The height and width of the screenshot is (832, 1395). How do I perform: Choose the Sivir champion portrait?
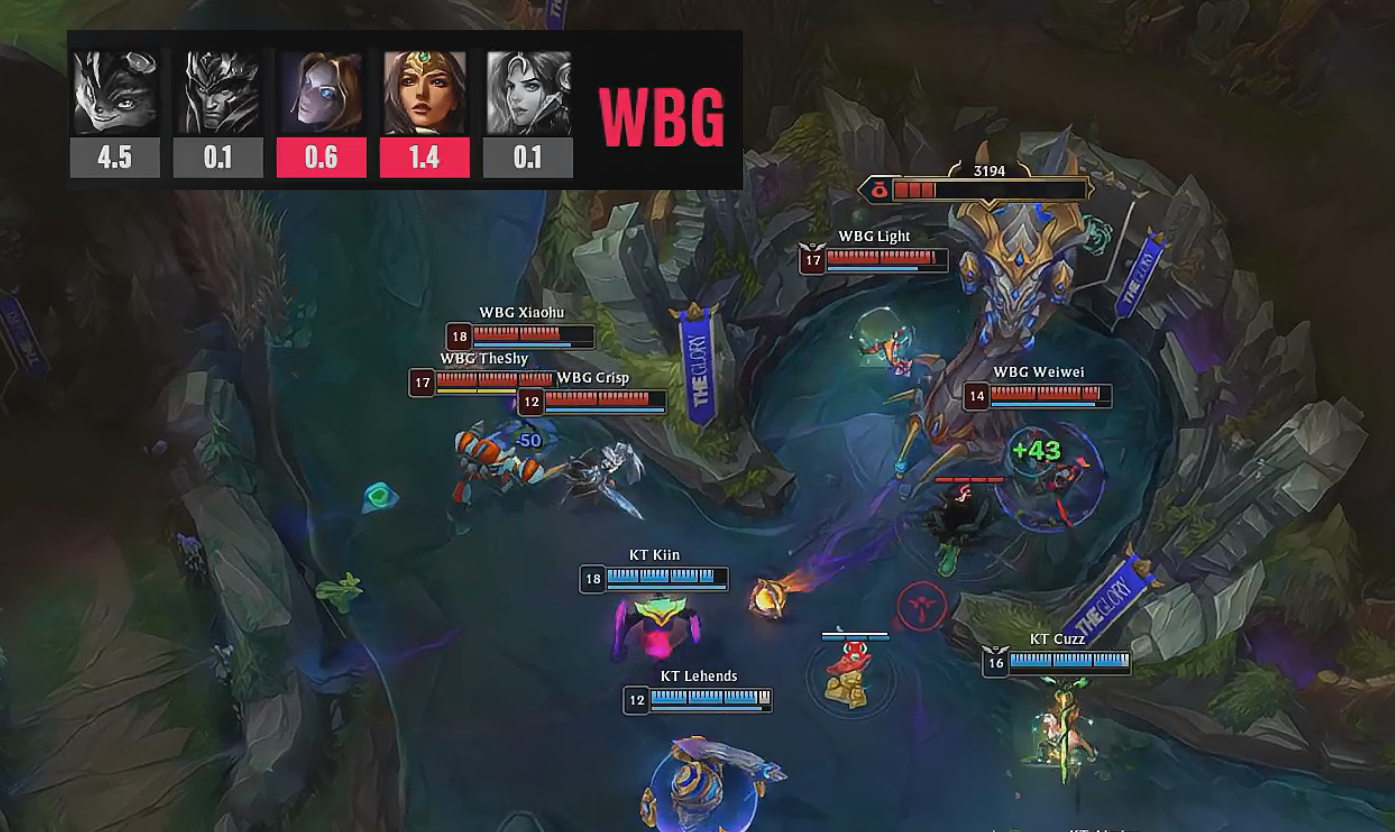tap(424, 93)
